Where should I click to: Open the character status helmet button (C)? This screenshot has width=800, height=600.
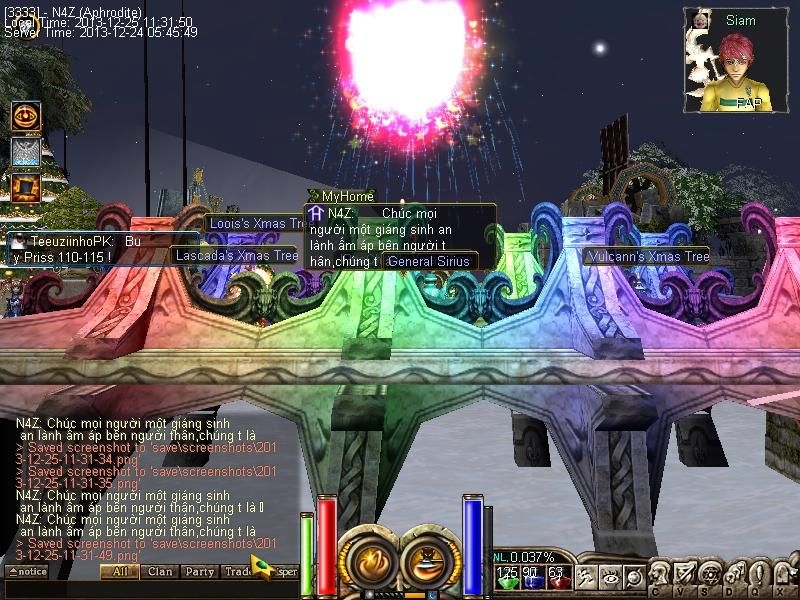660,575
